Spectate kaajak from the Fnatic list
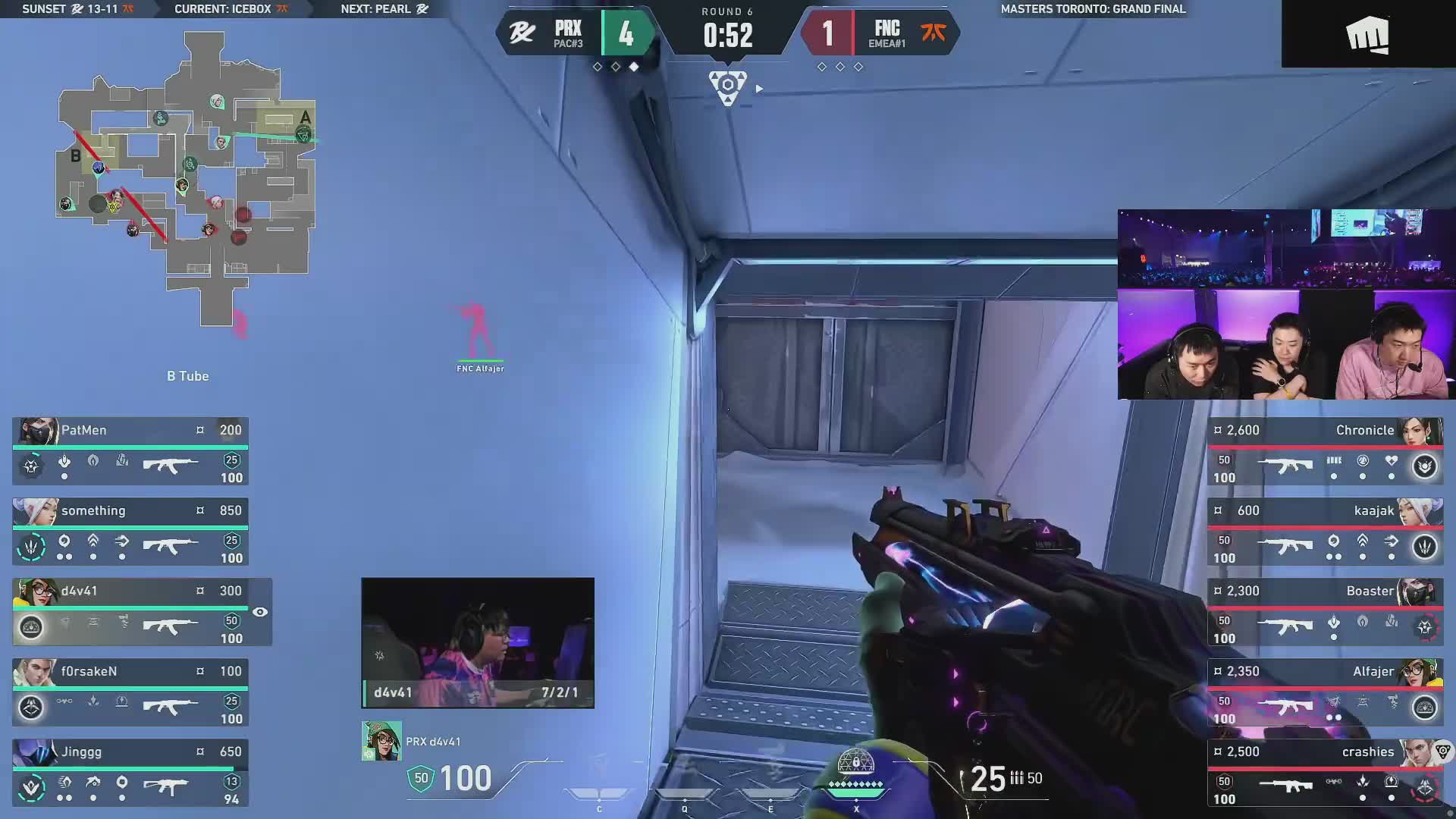 (1325, 532)
